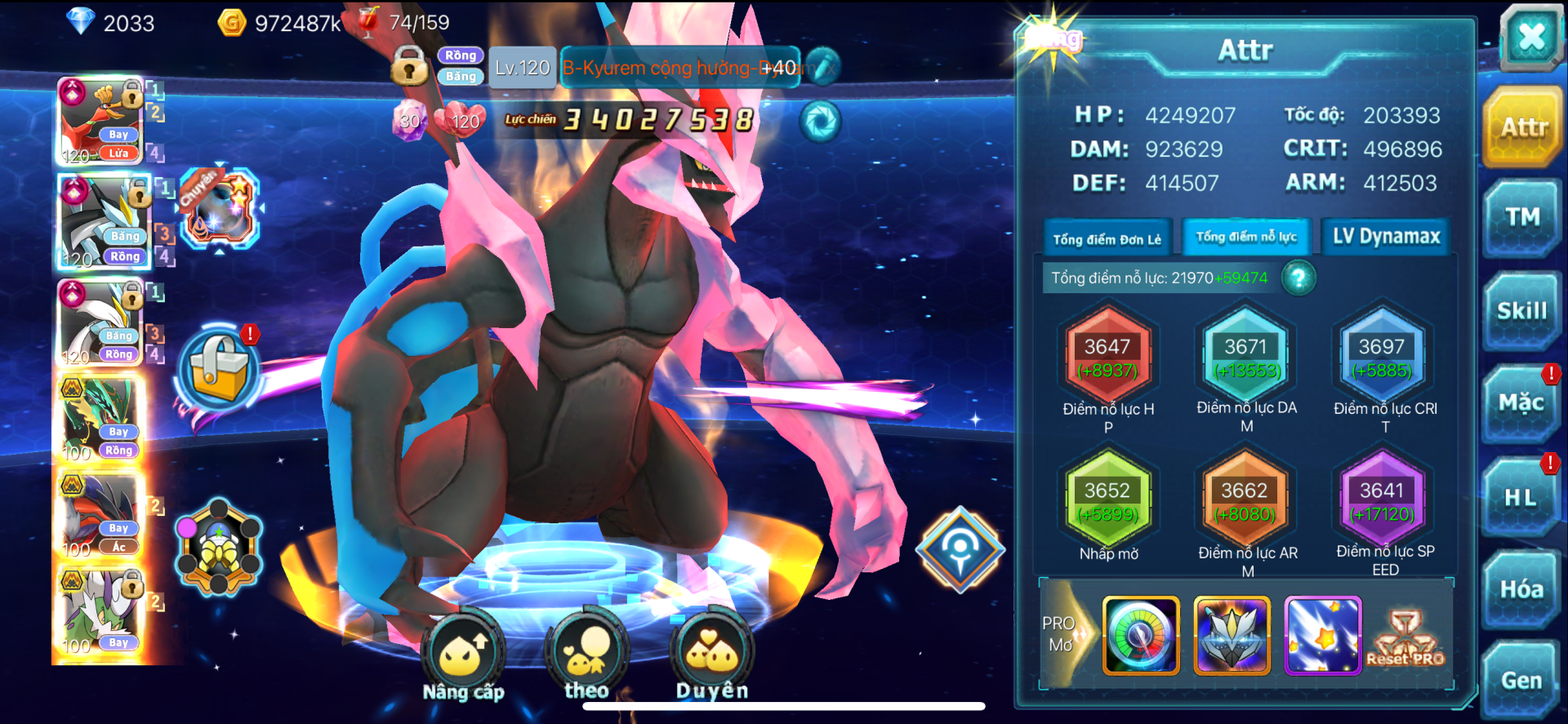The image size is (1568, 724).
Task: Switch to the LV Dynamax tab
Action: tap(1386, 237)
